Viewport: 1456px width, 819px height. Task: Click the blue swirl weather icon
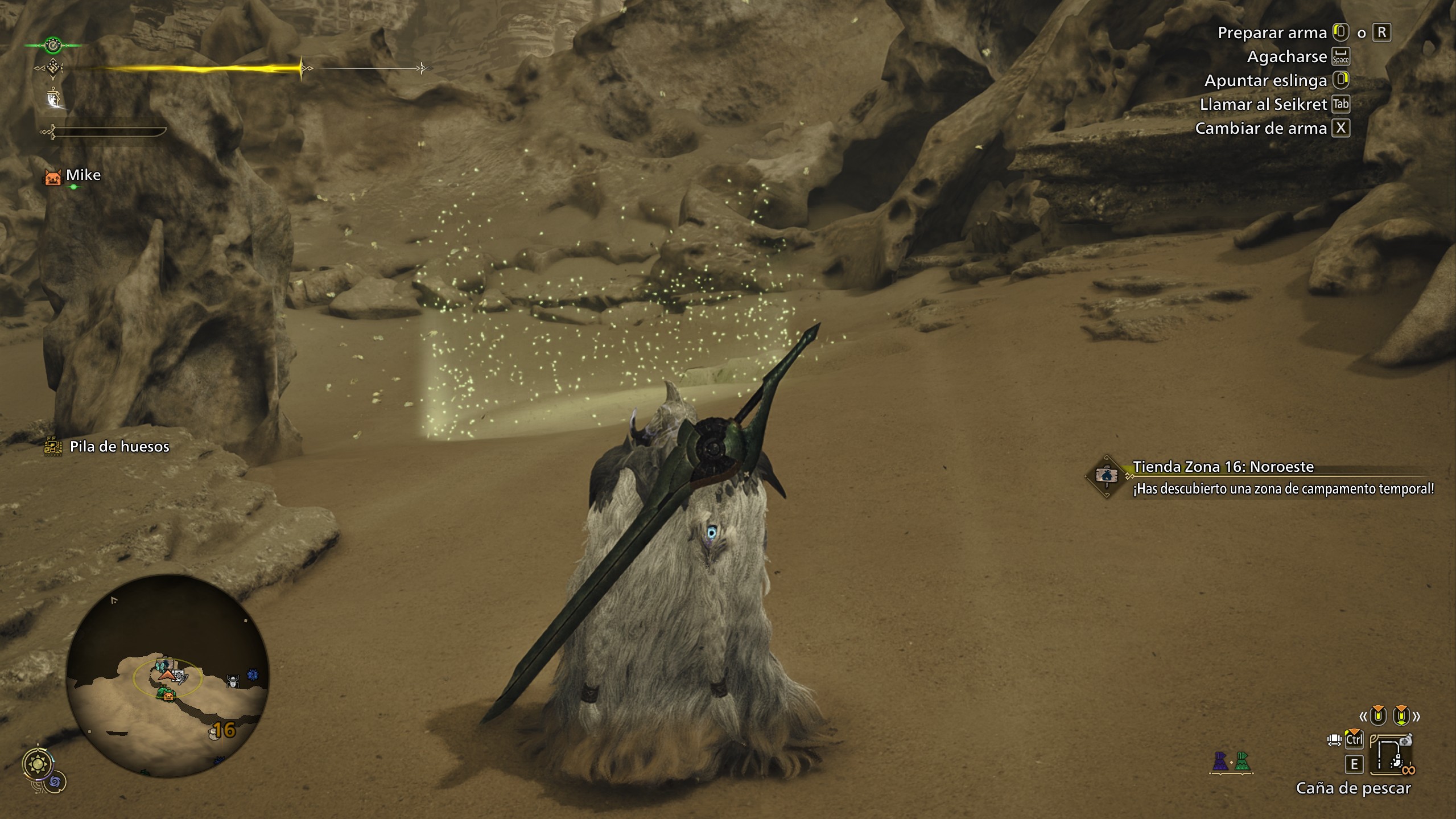(56, 783)
